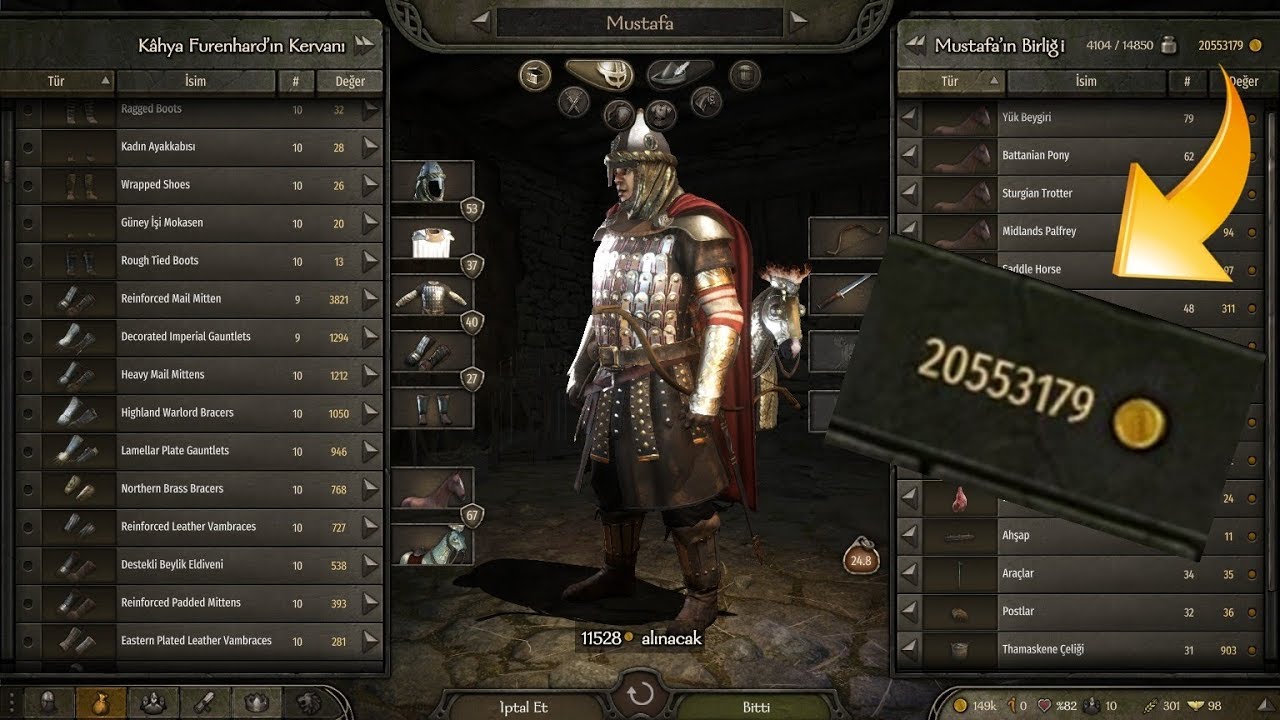The height and width of the screenshot is (720, 1280).
Task: Sort the left panel by Tür column
Action: pos(57,81)
